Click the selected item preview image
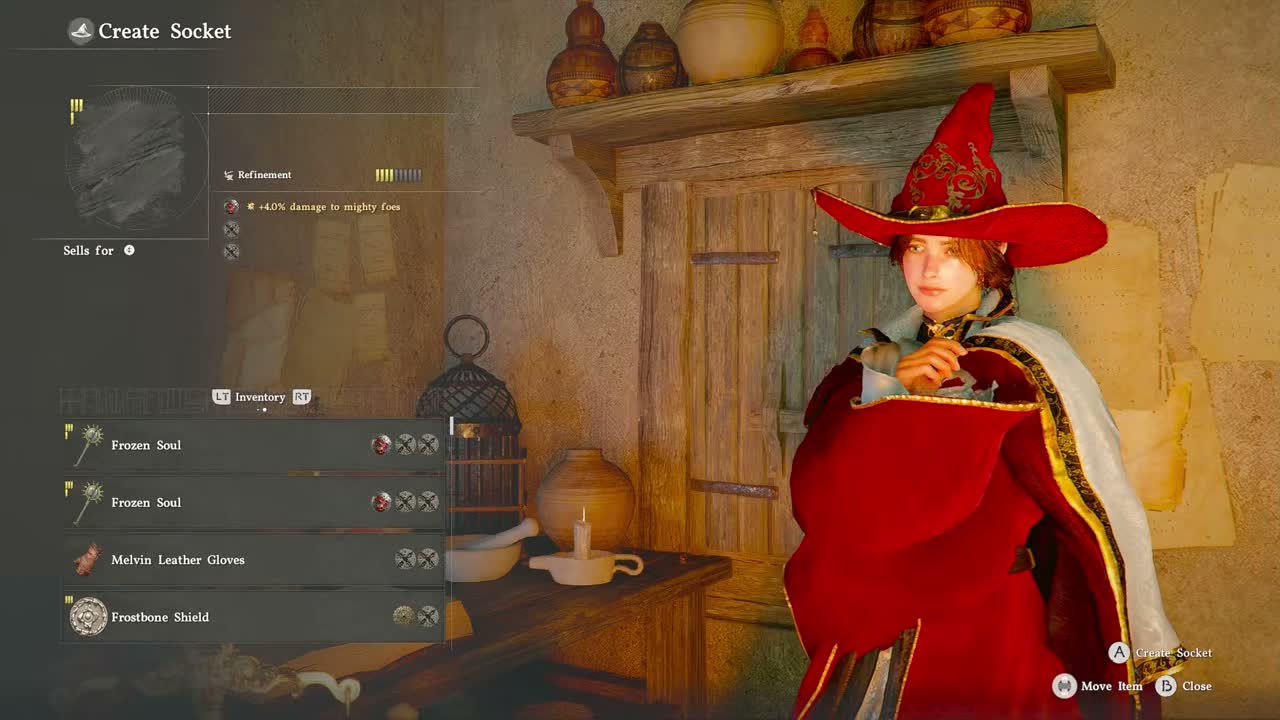Viewport: 1280px width, 720px height. point(137,160)
